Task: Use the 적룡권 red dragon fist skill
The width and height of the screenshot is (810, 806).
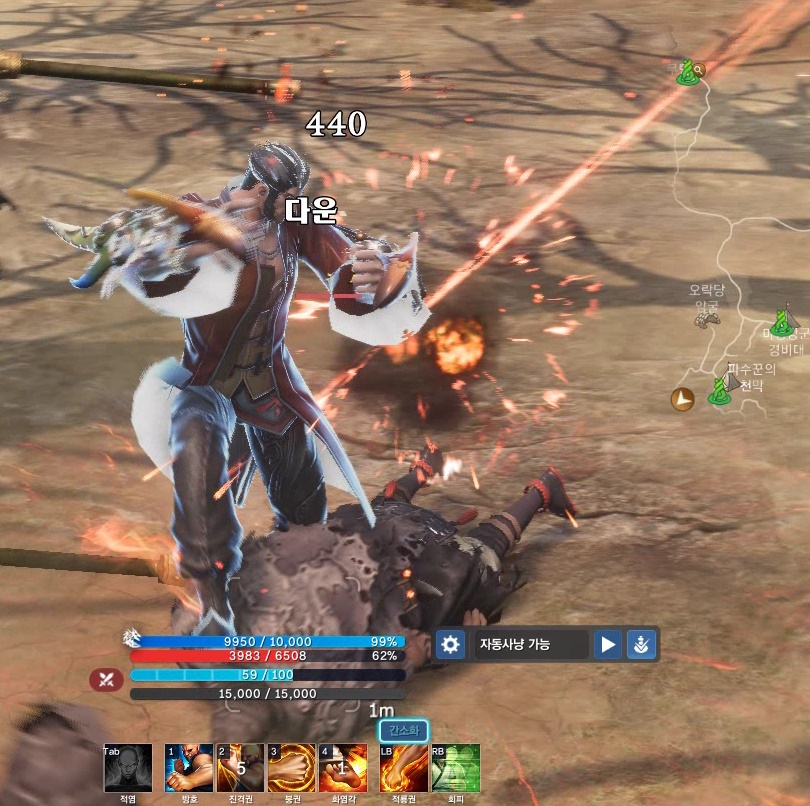Action: (404, 768)
